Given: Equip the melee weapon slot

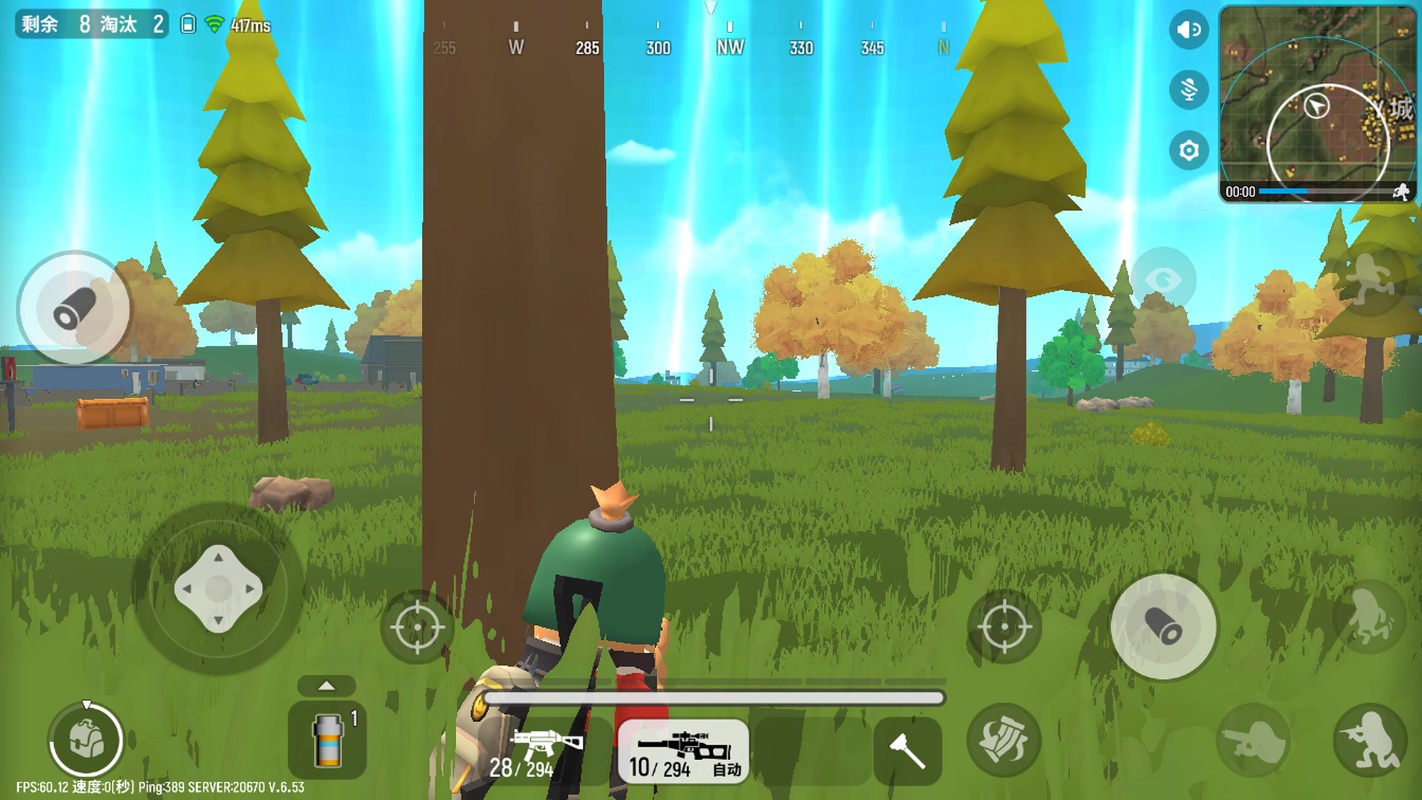Looking at the screenshot, I should (907, 751).
